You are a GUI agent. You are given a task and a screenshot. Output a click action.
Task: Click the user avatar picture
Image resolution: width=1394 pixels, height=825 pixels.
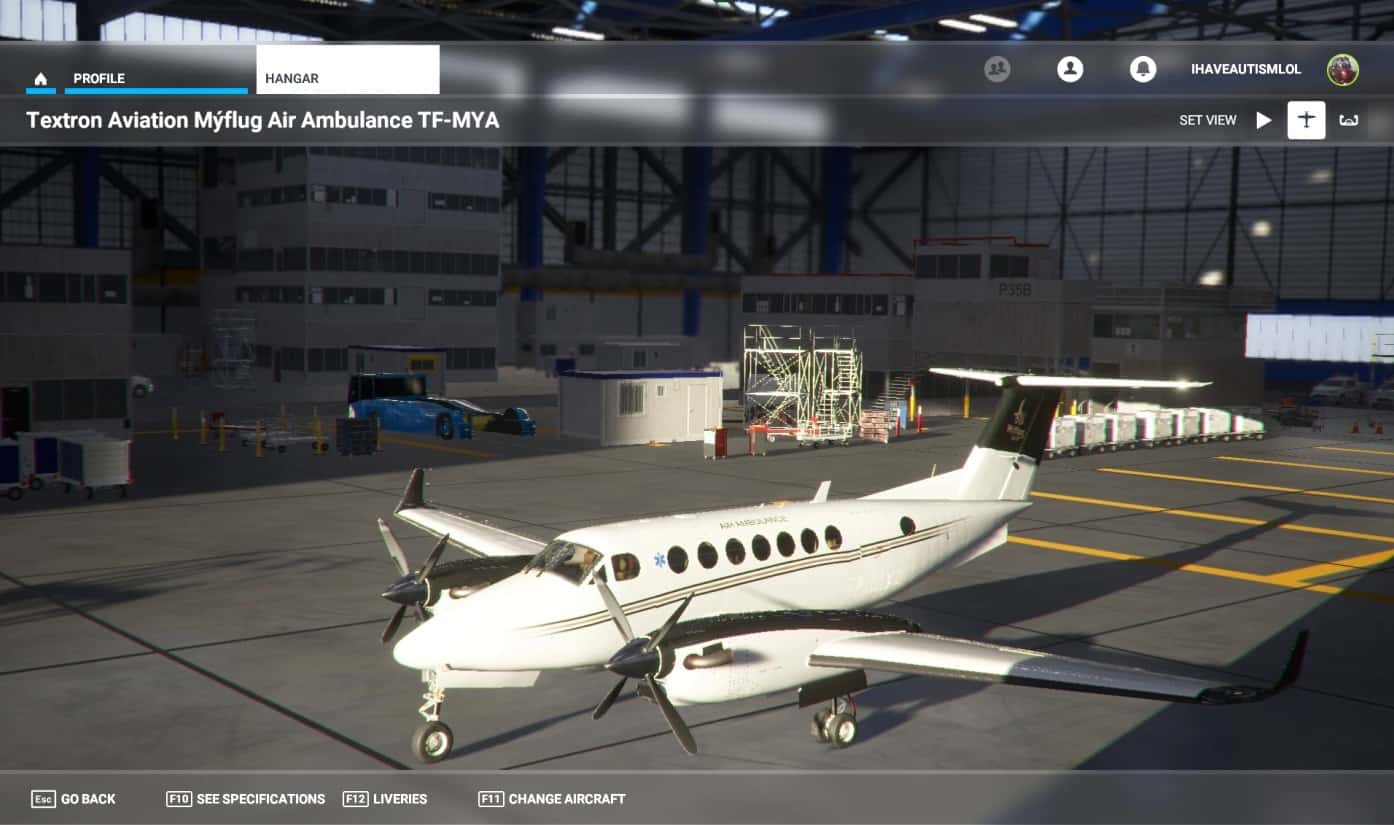[x=1342, y=69]
